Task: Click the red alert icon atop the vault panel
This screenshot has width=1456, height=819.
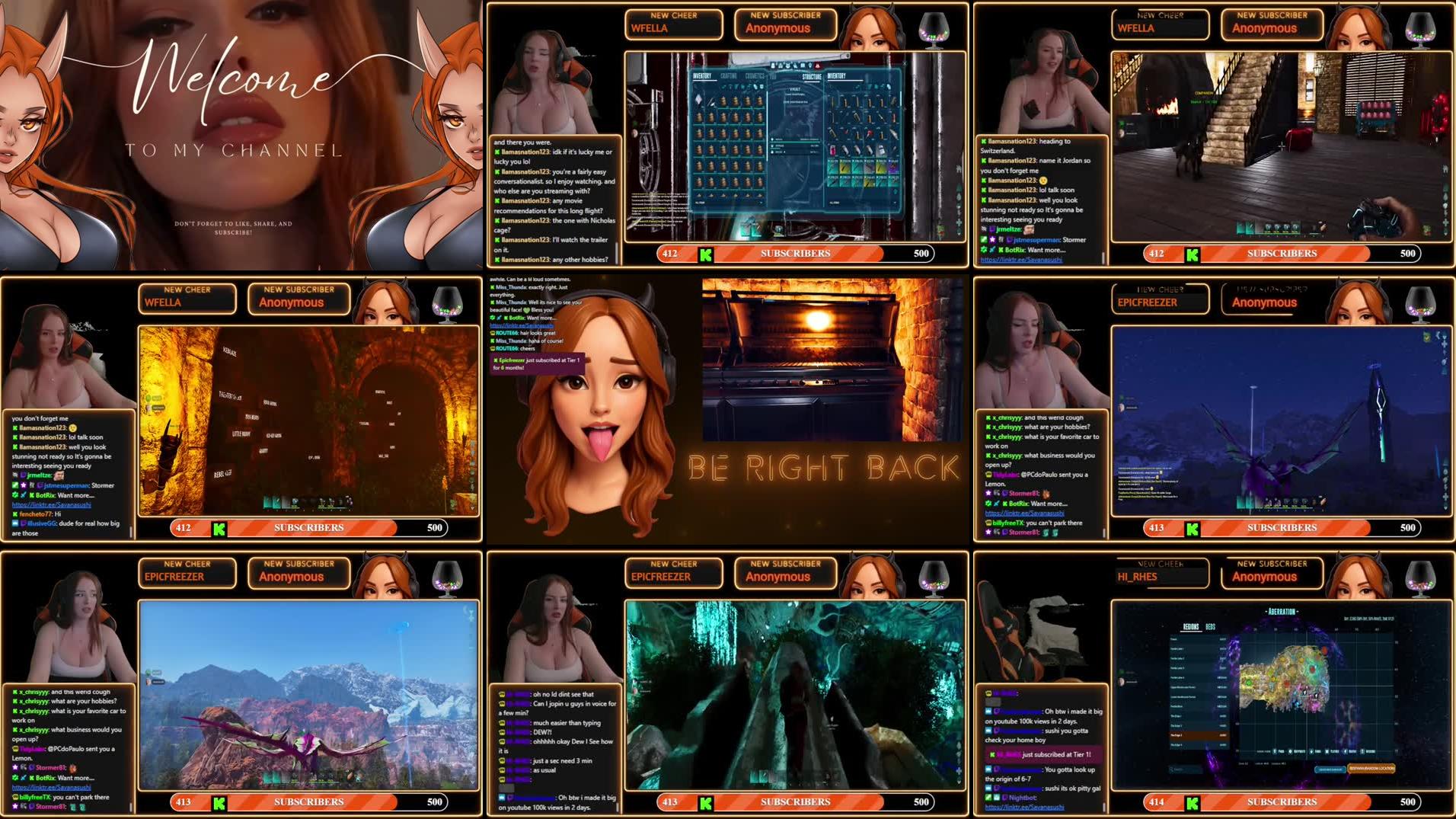Action: point(817,66)
